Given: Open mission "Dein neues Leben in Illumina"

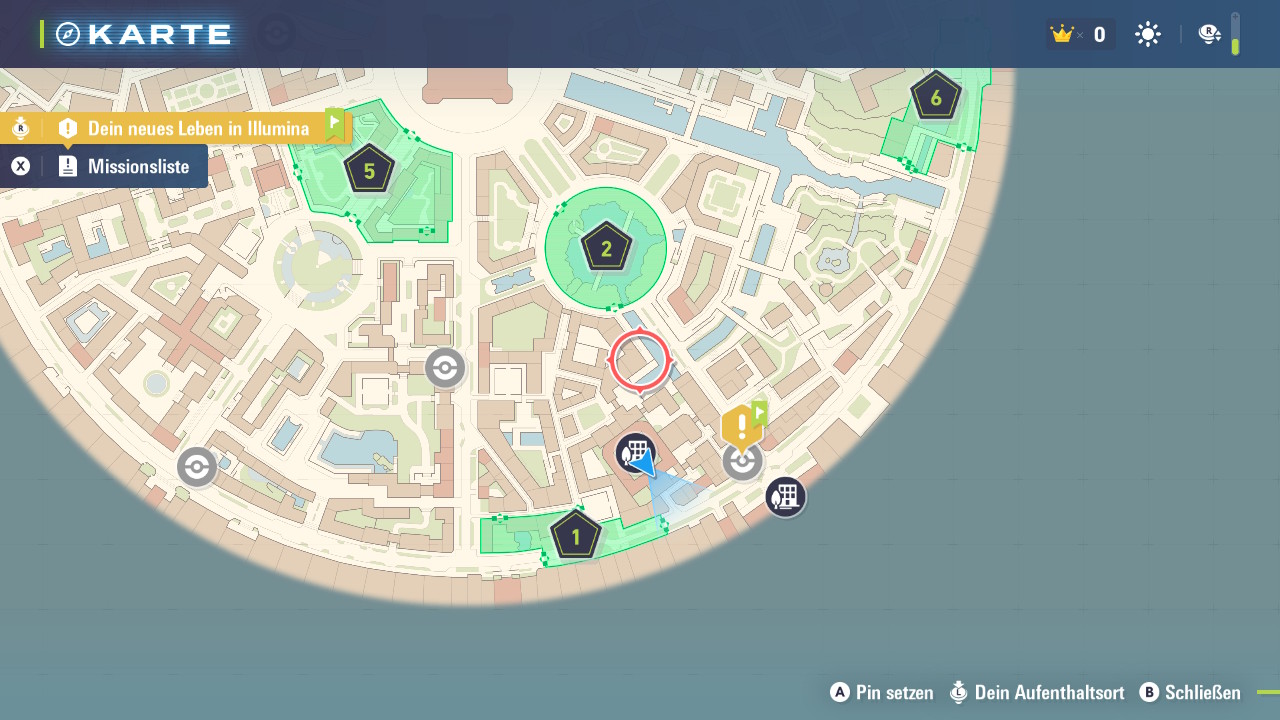Looking at the screenshot, I should pos(197,128).
